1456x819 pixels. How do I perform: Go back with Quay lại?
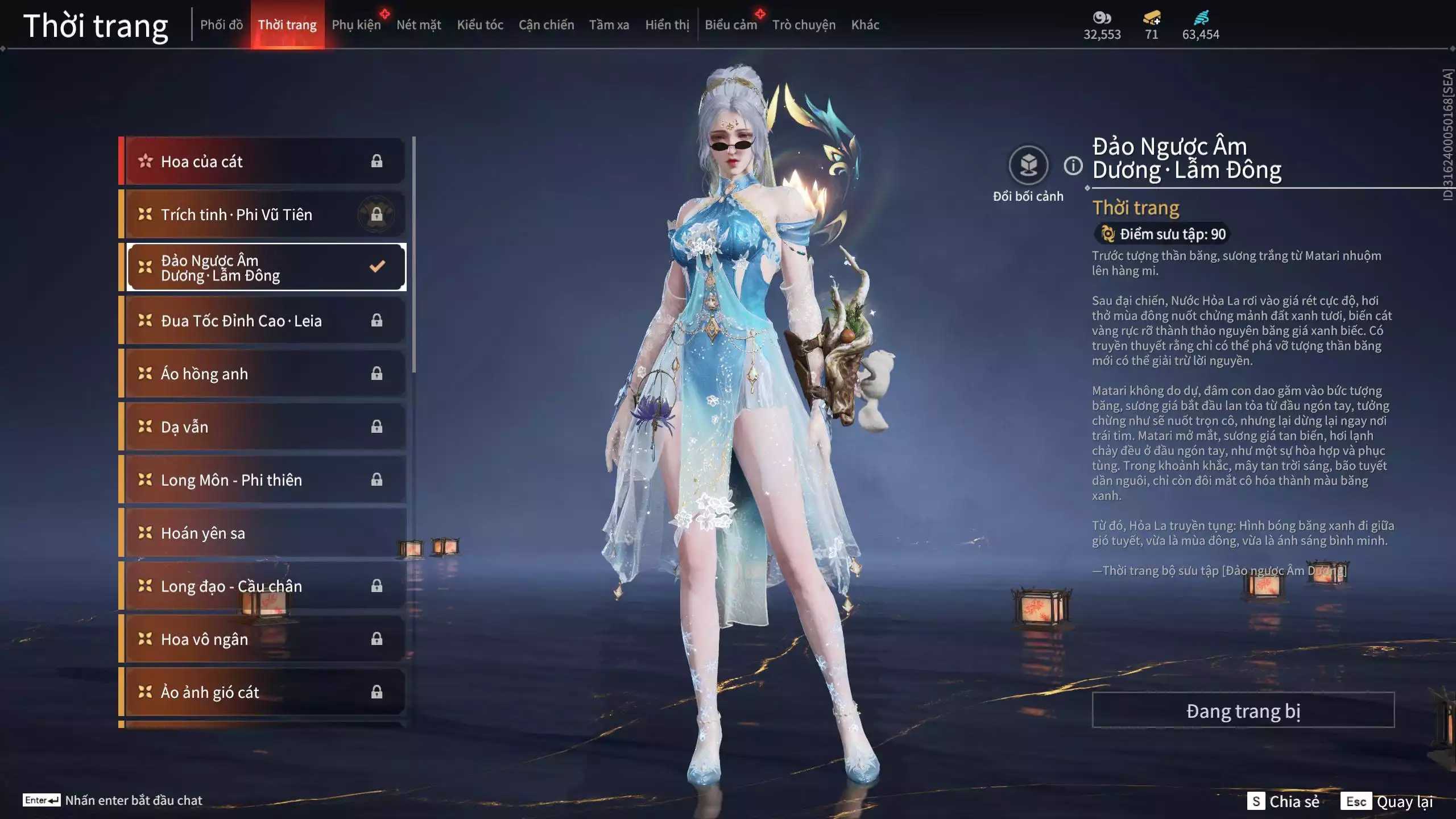point(1387,801)
